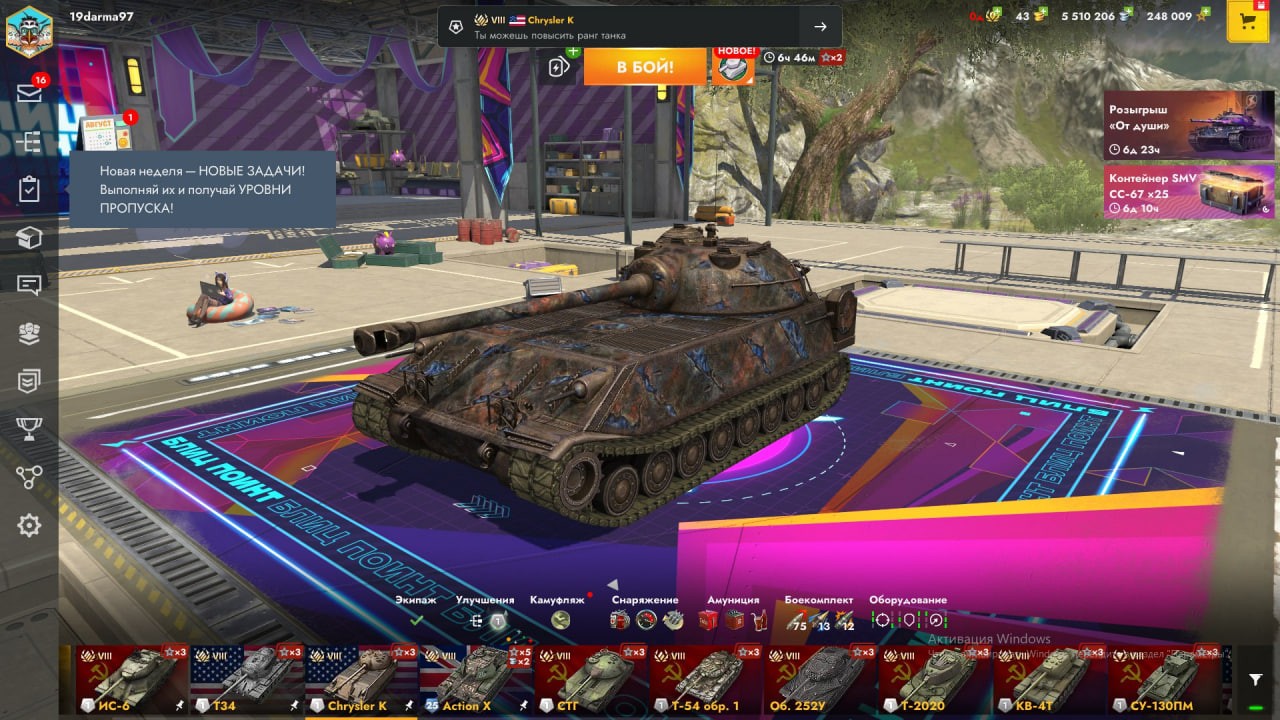Image resolution: width=1280 pixels, height=720 pixels.
Task: Pick the СУ-130ПМ tank card
Action: pos(1165,680)
